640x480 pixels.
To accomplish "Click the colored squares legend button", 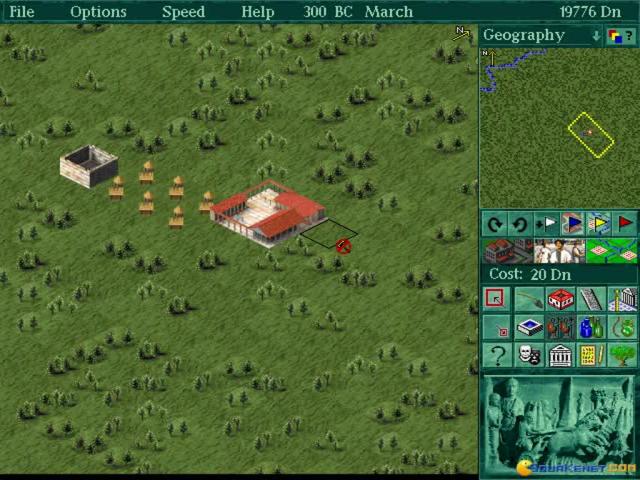I will point(616,36).
